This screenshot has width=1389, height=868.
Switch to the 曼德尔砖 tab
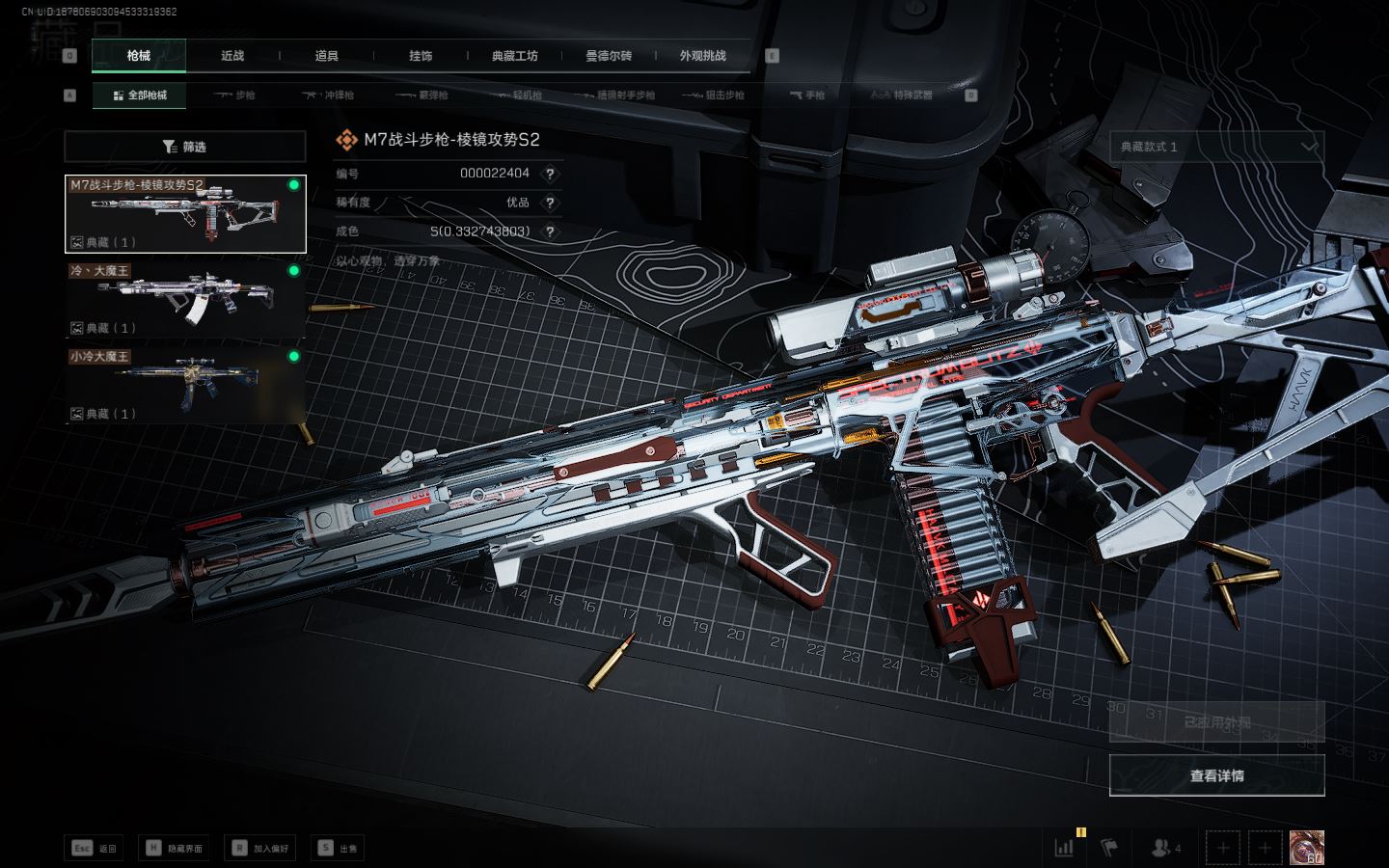pyautogui.click(x=609, y=56)
